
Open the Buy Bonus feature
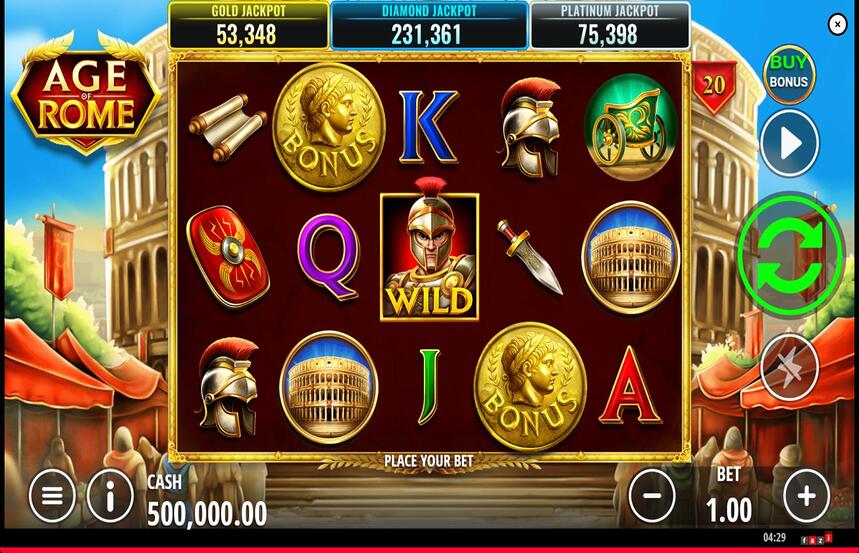click(x=789, y=74)
